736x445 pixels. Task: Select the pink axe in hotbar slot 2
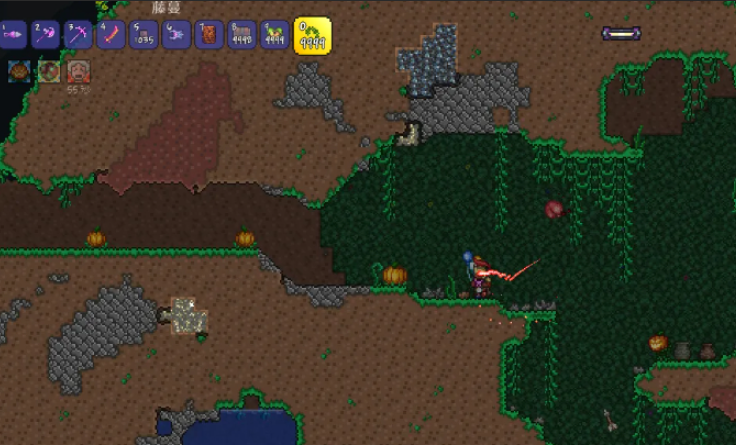46,35
